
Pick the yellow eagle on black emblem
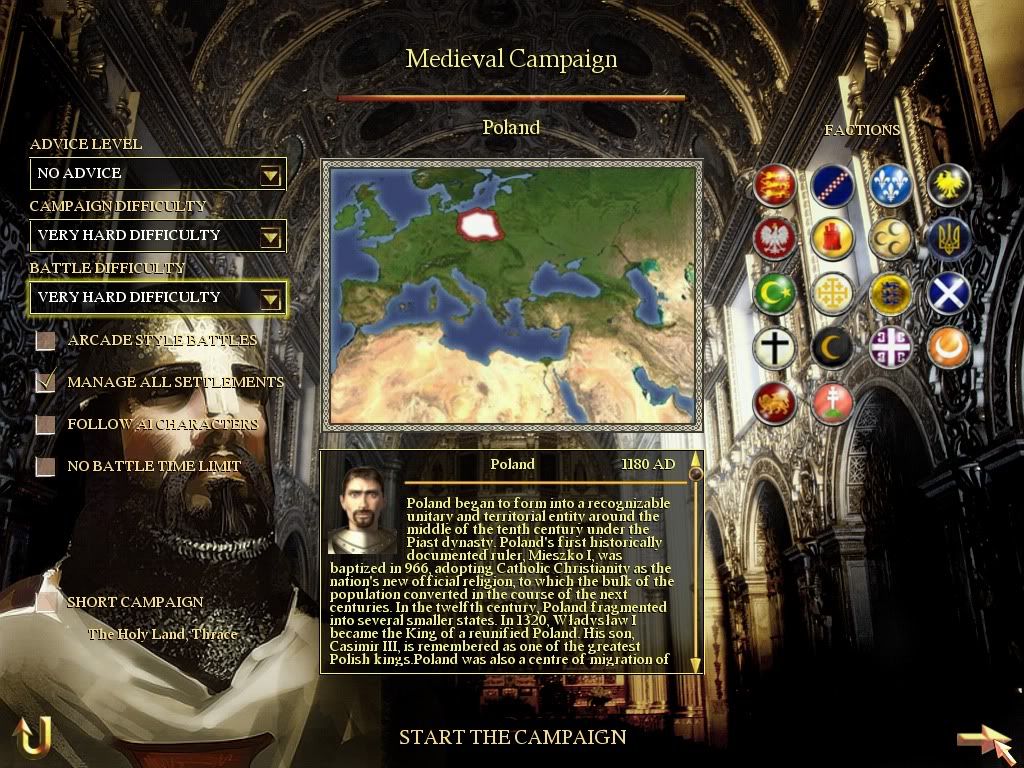(949, 186)
